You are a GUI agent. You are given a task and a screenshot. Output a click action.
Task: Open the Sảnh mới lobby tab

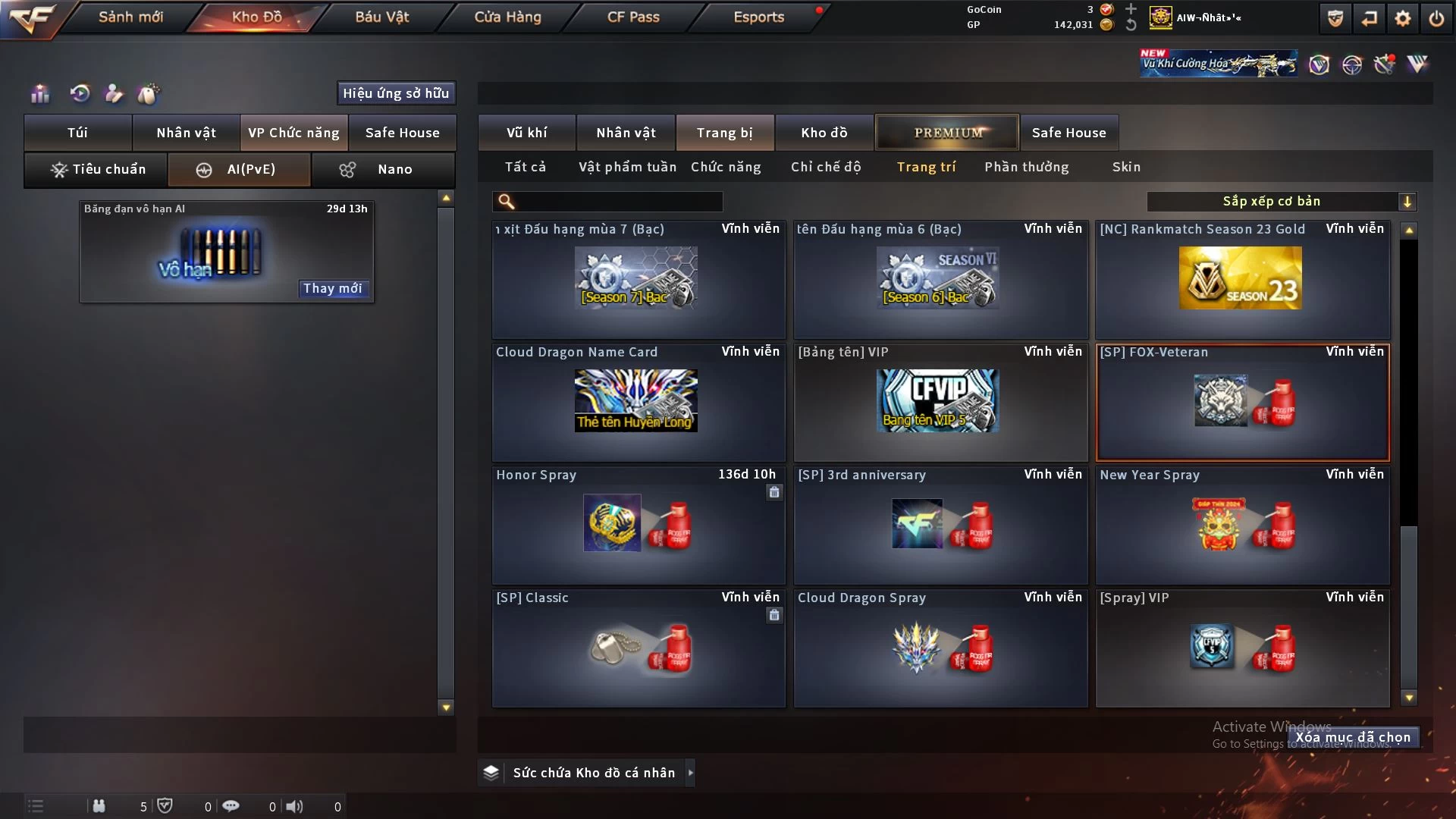(x=130, y=17)
